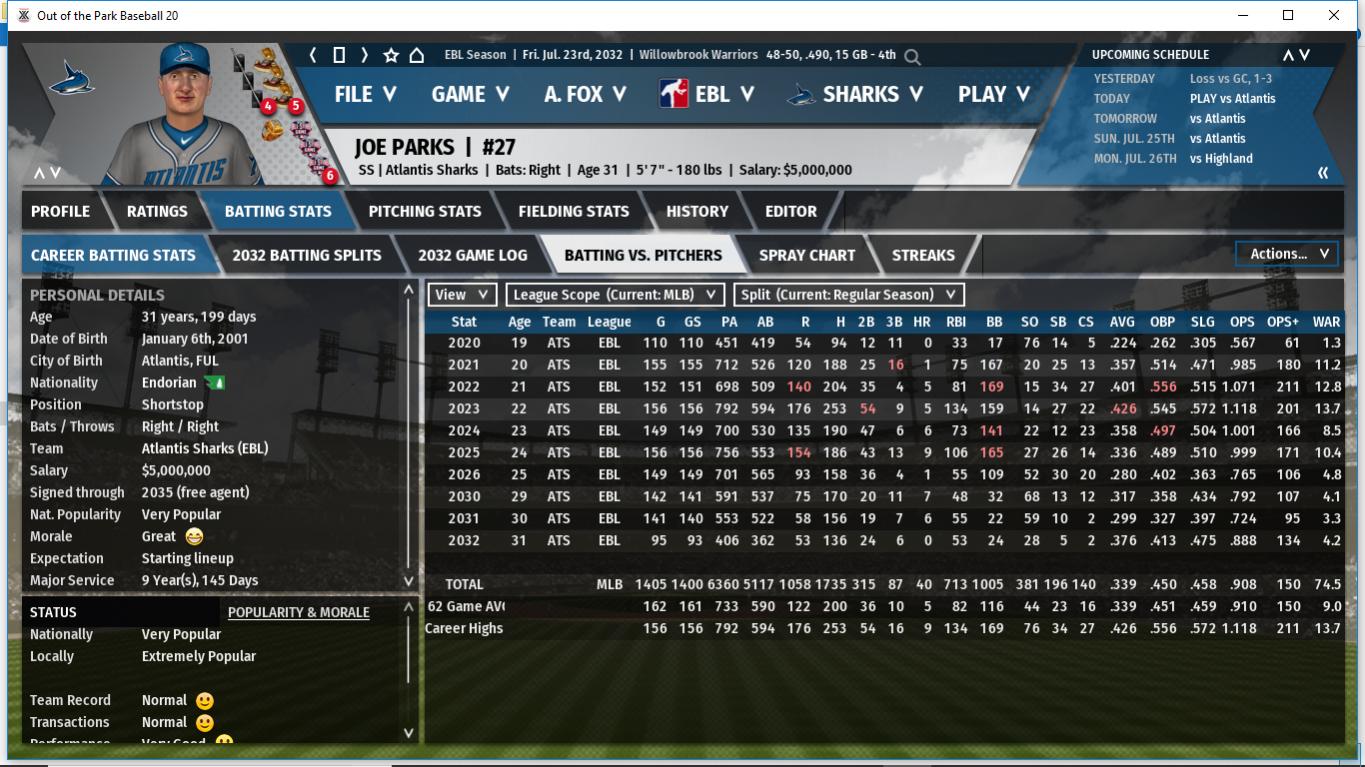The image size is (1365, 767).
Task: View the 2032 GAME LOG
Action: click(x=473, y=255)
